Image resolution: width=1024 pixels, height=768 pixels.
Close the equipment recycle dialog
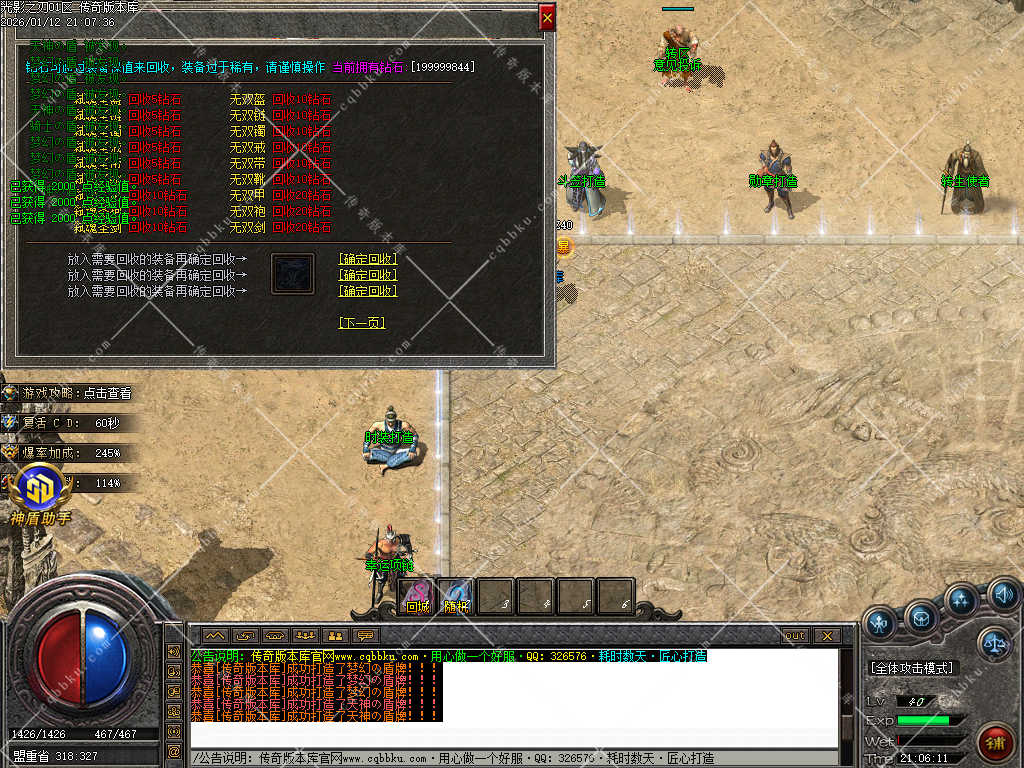pyautogui.click(x=547, y=18)
